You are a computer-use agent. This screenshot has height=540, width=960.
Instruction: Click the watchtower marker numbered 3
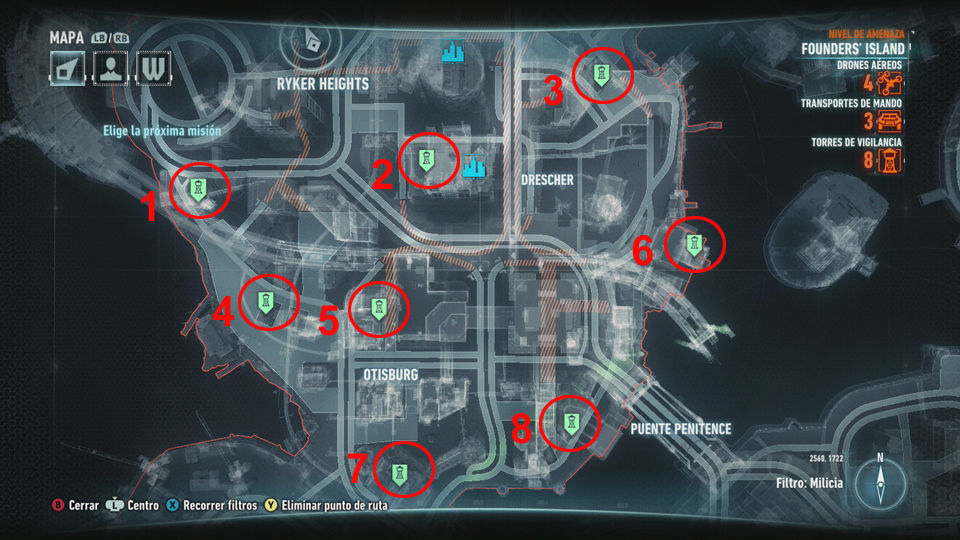[601, 76]
